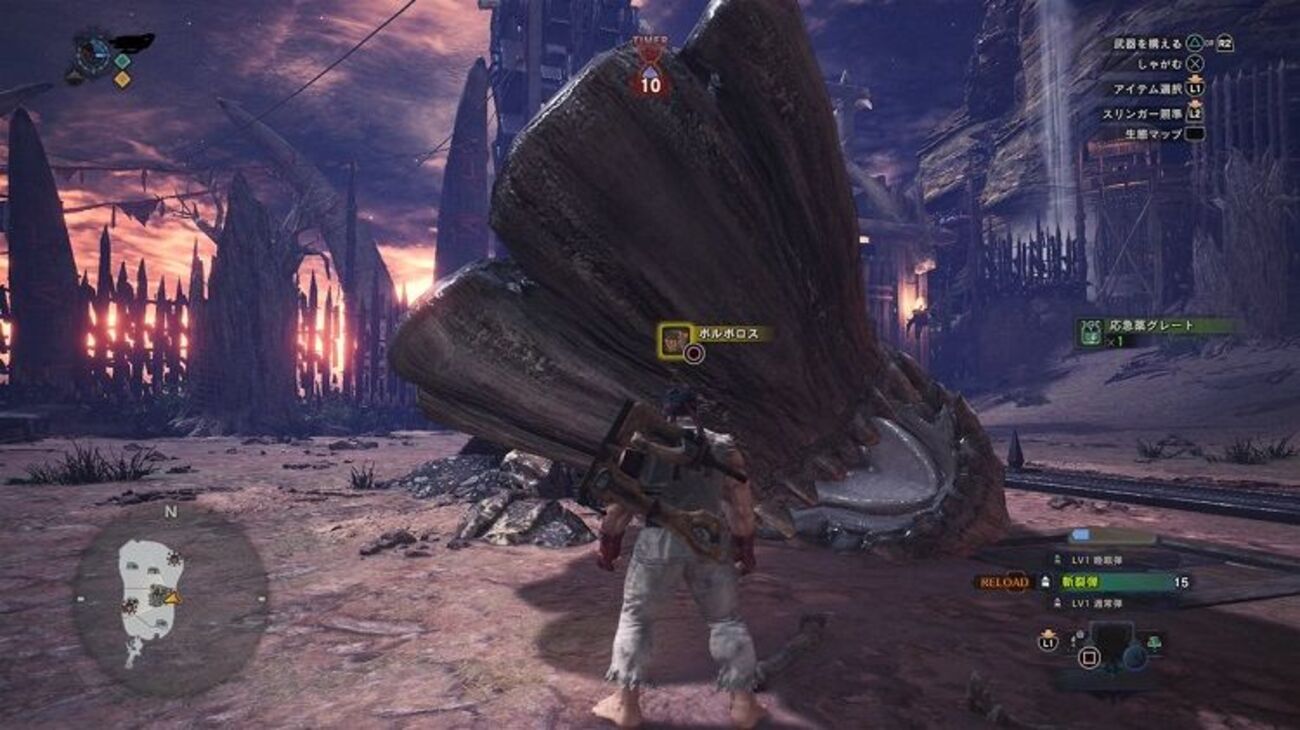Click the 斬裂弾 ammo label showing 15

(1090, 580)
